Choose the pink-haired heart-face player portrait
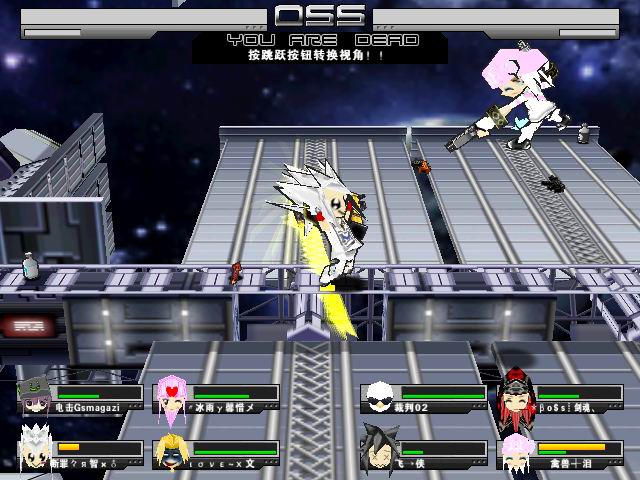The width and height of the screenshot is (640, 480). click(170, 396)
